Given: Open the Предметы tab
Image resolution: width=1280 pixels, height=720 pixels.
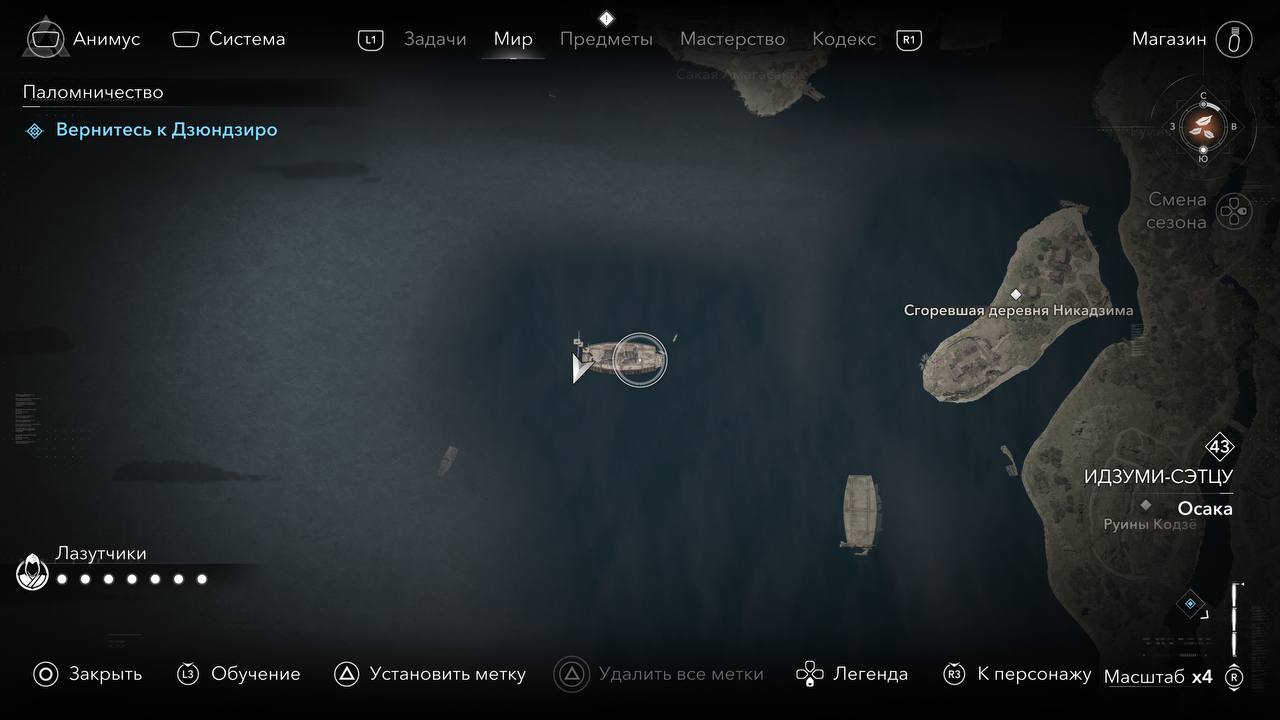Looking at the screenshot, I should coord(606,39).
